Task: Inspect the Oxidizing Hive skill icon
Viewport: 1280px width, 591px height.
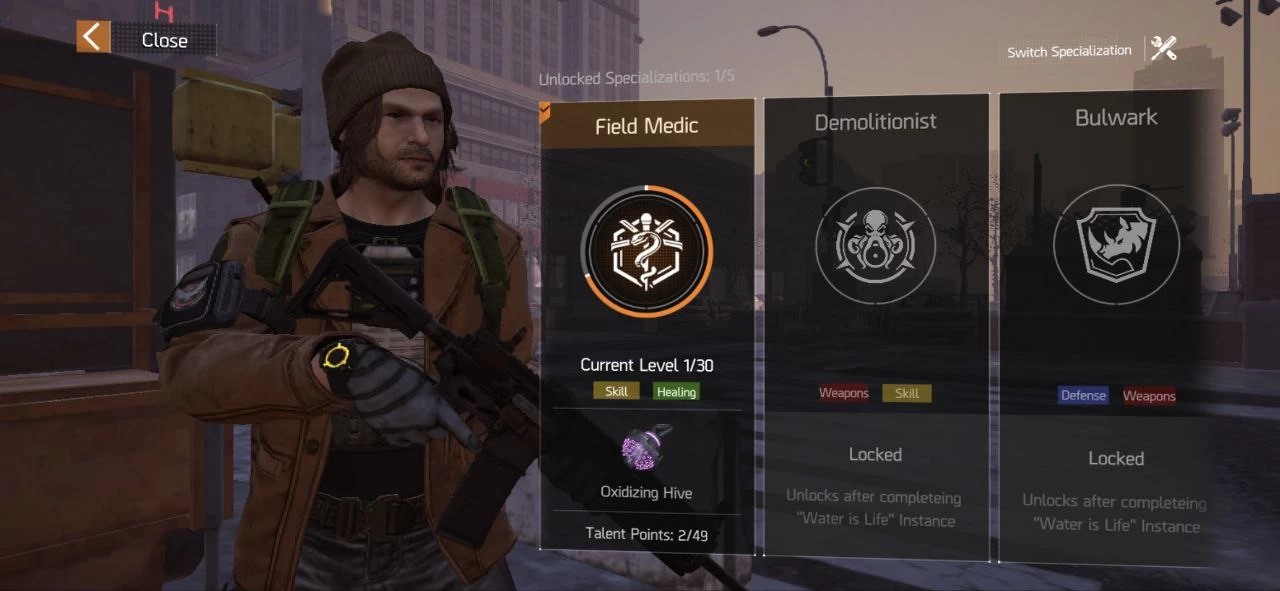Action: 646,449
